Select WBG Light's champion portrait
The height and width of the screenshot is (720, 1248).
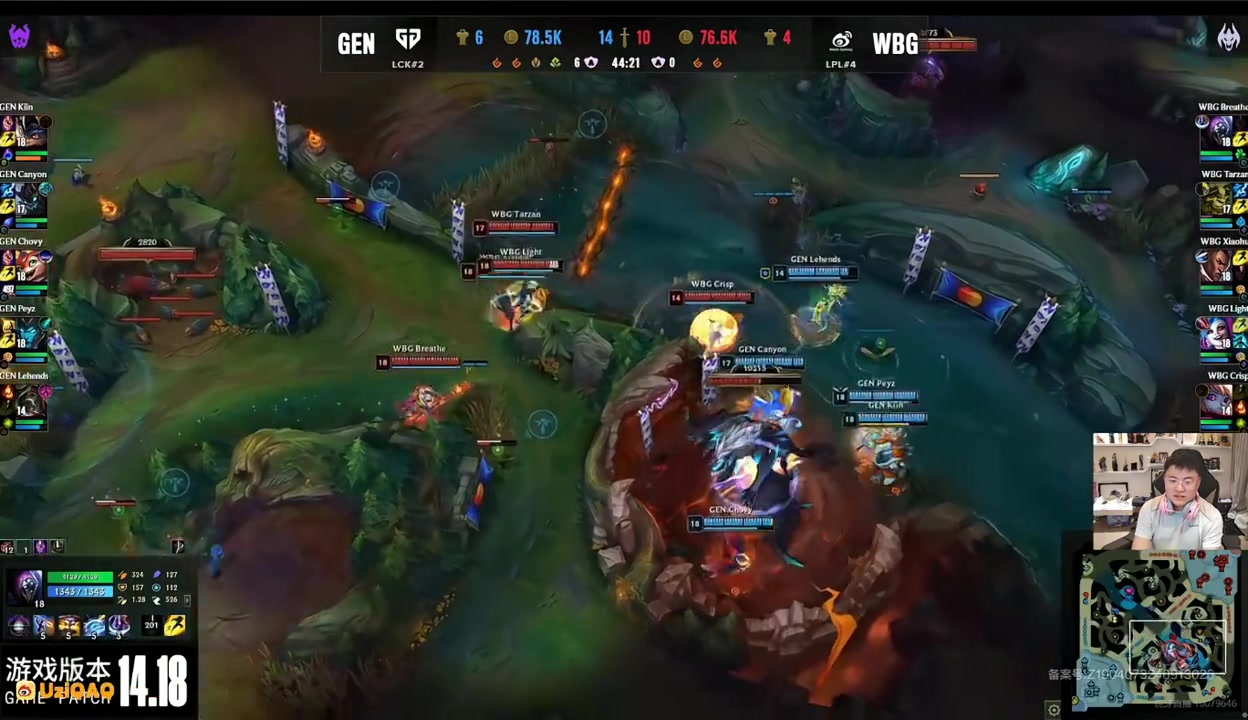(x=1220, y=333)
